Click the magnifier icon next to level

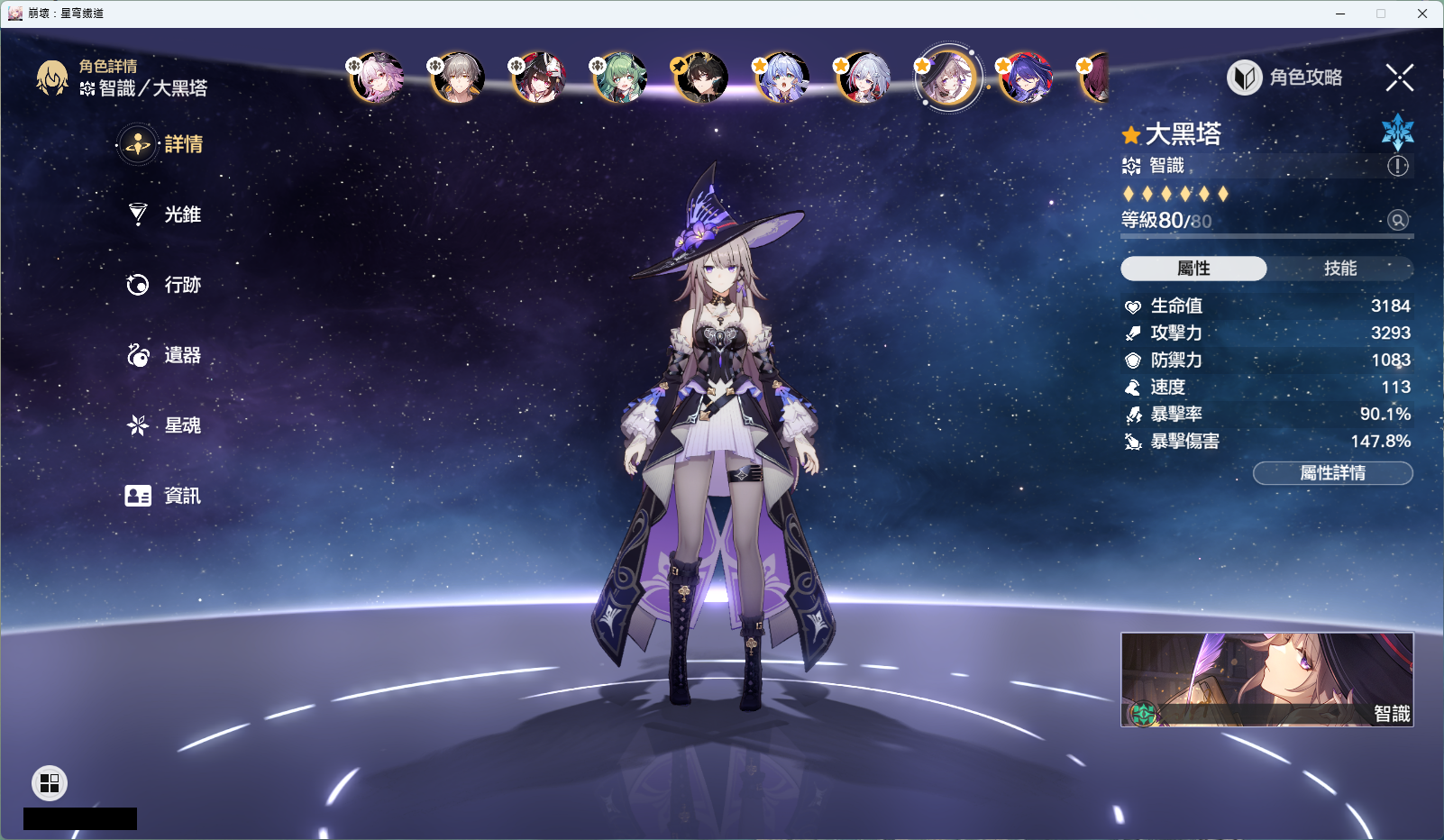tap(1397, 220)
